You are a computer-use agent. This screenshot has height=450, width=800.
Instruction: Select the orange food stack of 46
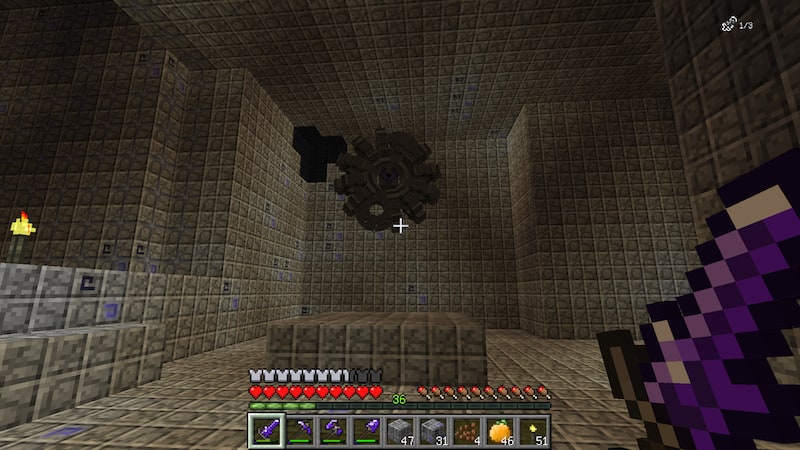(x=501, y=431)
